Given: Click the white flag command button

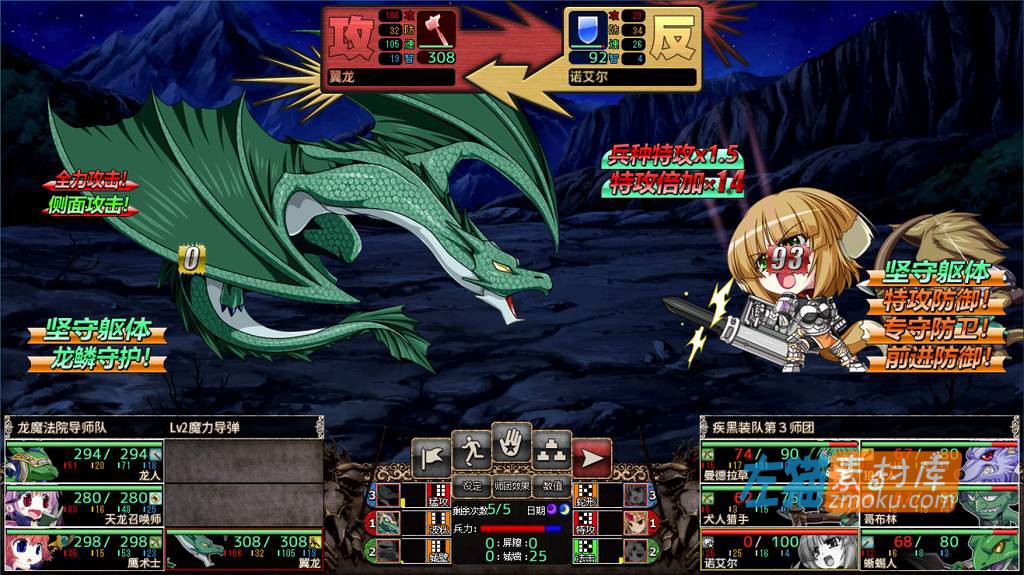Looking at the screenshot, I should (432, 456).
